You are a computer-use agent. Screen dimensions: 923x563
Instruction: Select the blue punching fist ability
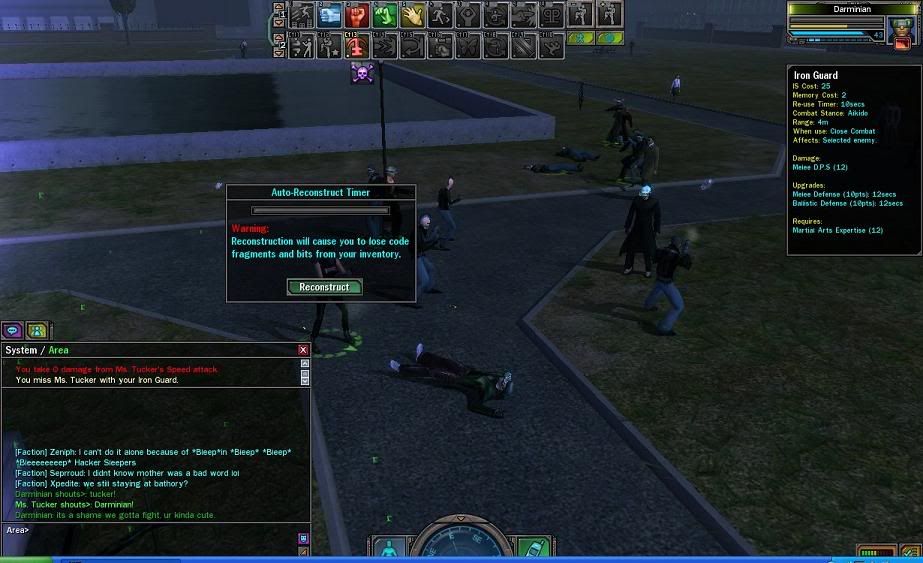[330, 15]
